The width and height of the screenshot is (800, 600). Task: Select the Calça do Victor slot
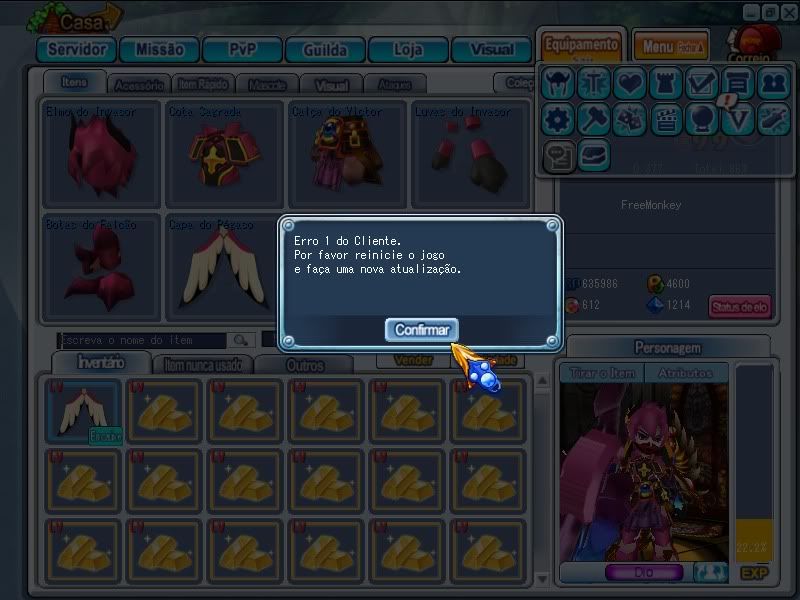[347, 153]
